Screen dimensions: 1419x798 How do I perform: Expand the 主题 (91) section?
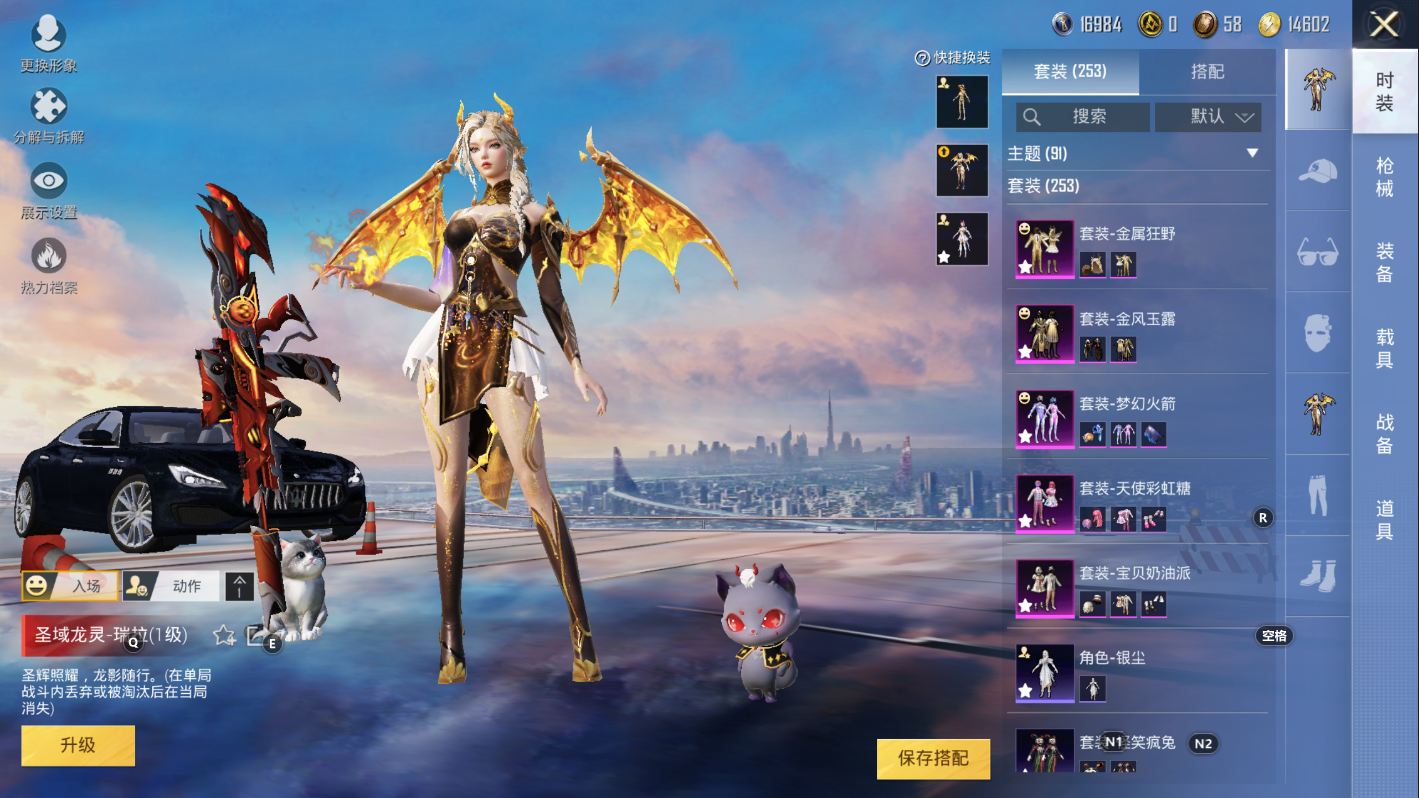[x=1251, y=154]
